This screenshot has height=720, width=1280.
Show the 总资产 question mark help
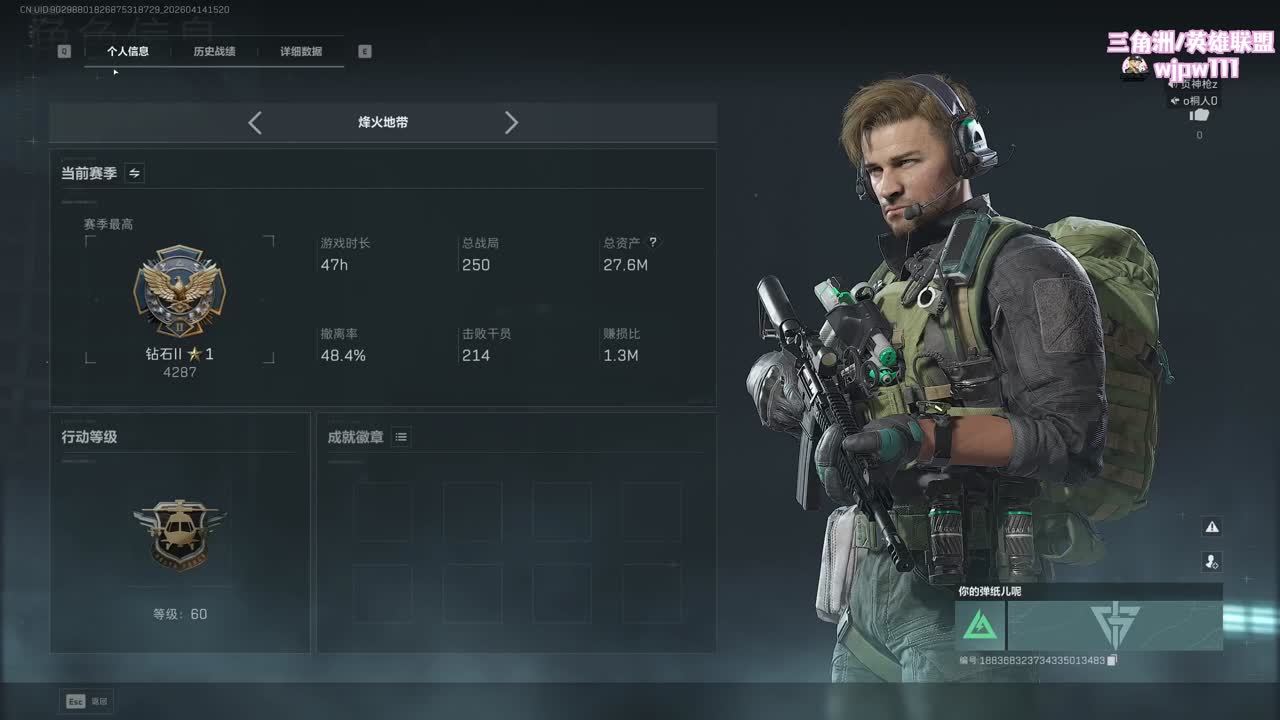653,242
